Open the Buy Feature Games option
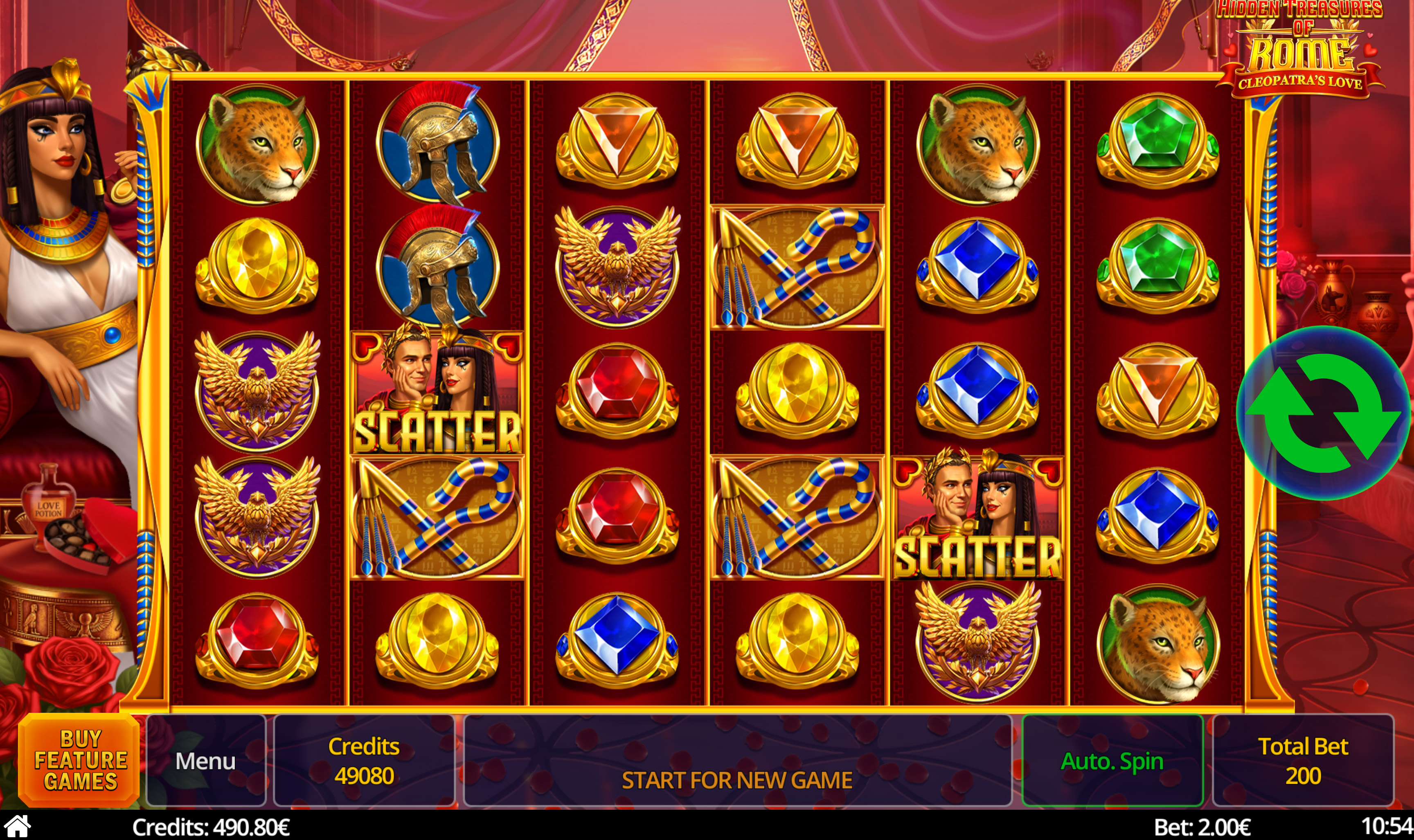Image resolution: width=1414 pixels, height=840 pixels. pyautogui.click(x=80, y=759)
